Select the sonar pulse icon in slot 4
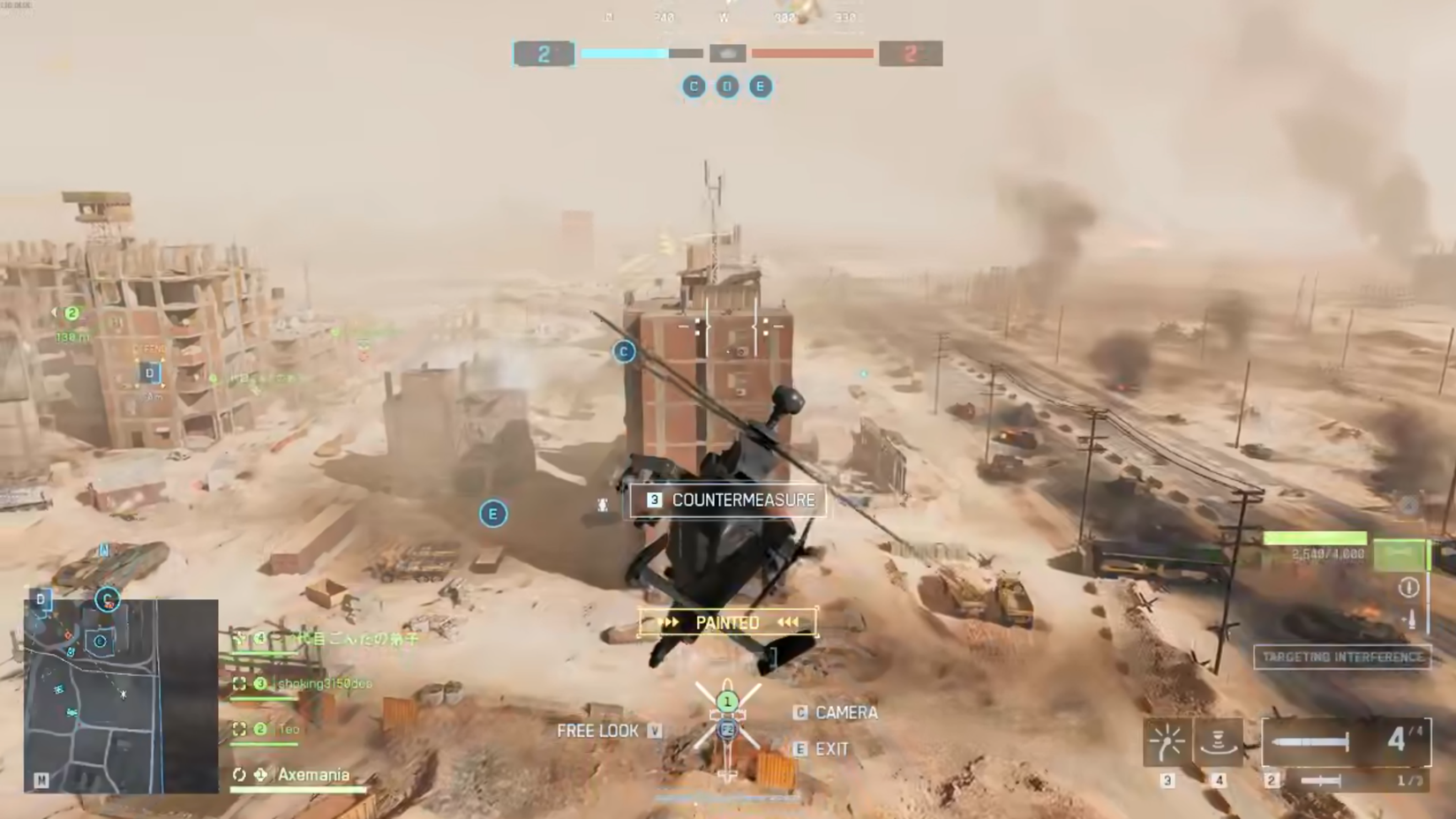 pos(1219,742)
